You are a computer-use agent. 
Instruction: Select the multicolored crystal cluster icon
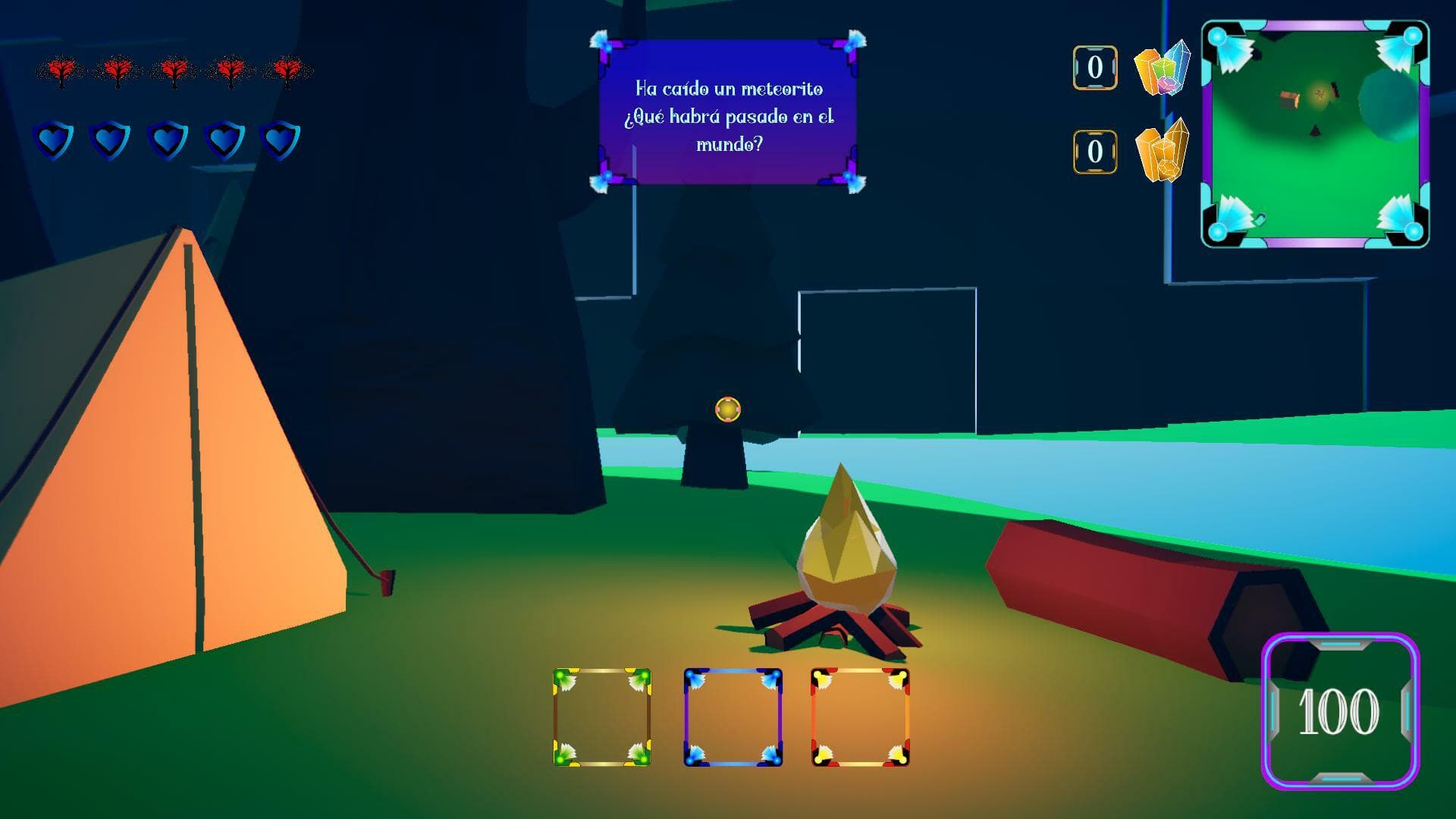(1162, 68)
